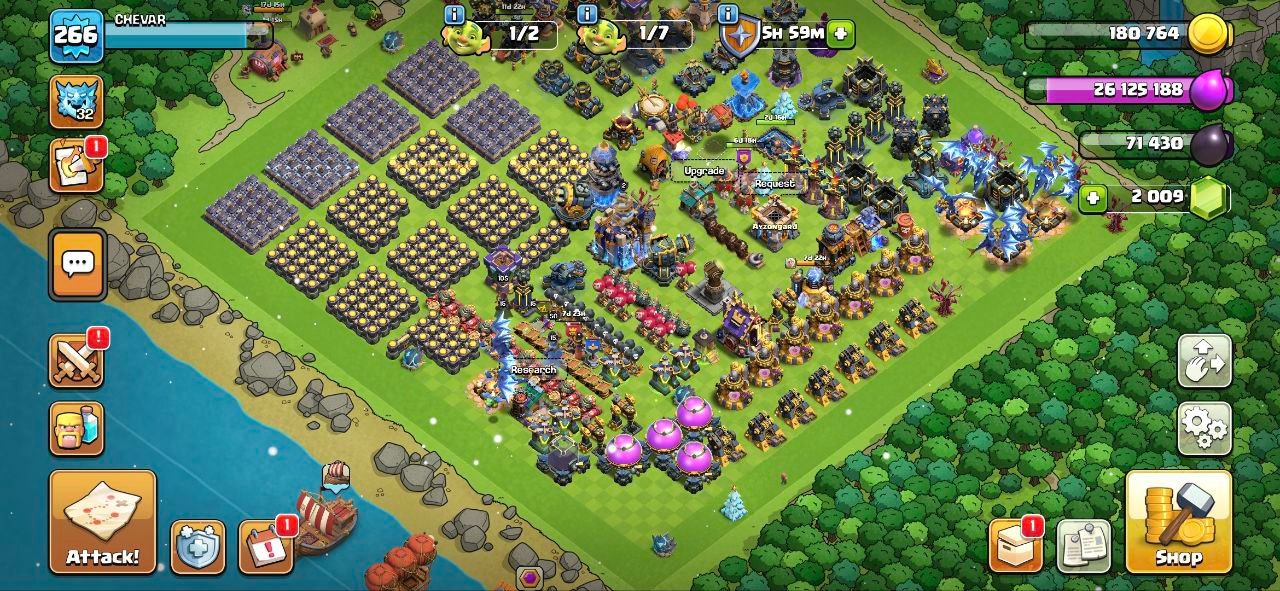Viewport: 1280px width, 591px height.
Task: Open the army overview barbarian icon
Action: pos(76,428)
